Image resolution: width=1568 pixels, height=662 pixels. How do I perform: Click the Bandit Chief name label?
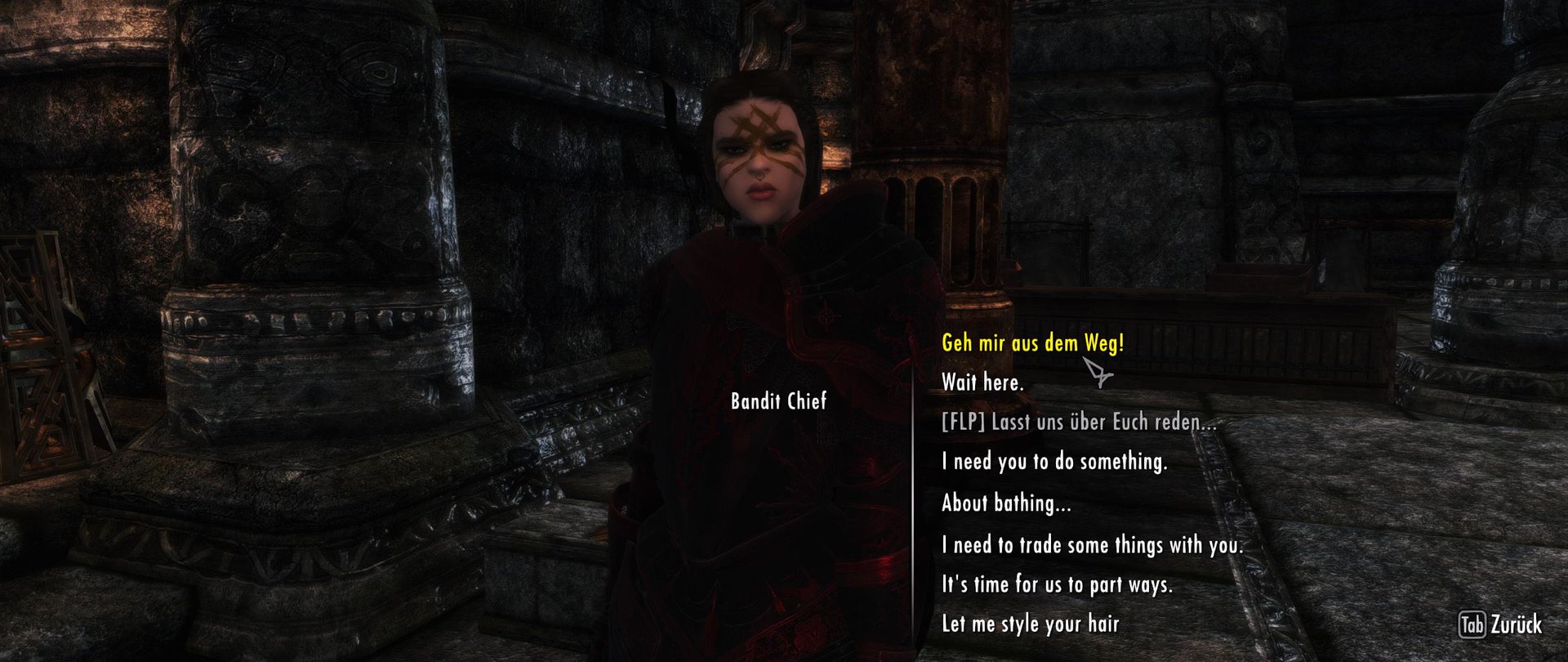777,402
